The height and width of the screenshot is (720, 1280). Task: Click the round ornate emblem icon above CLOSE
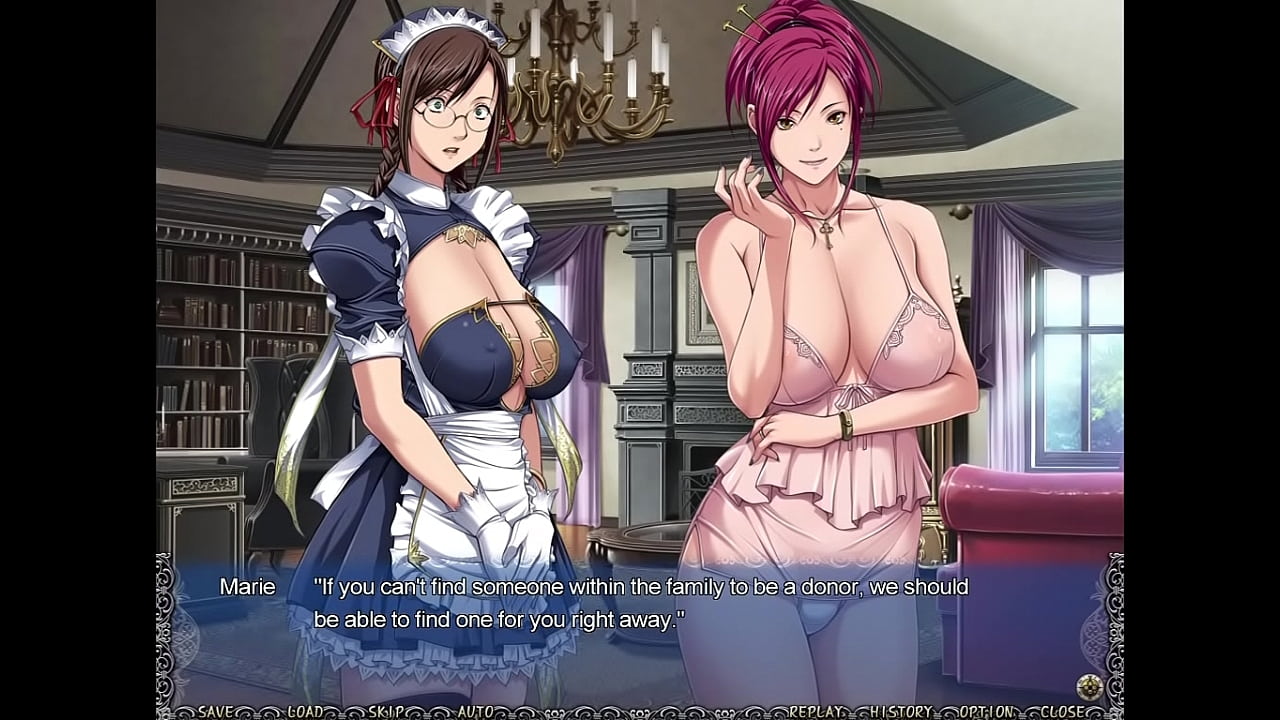click(1089, 686)
